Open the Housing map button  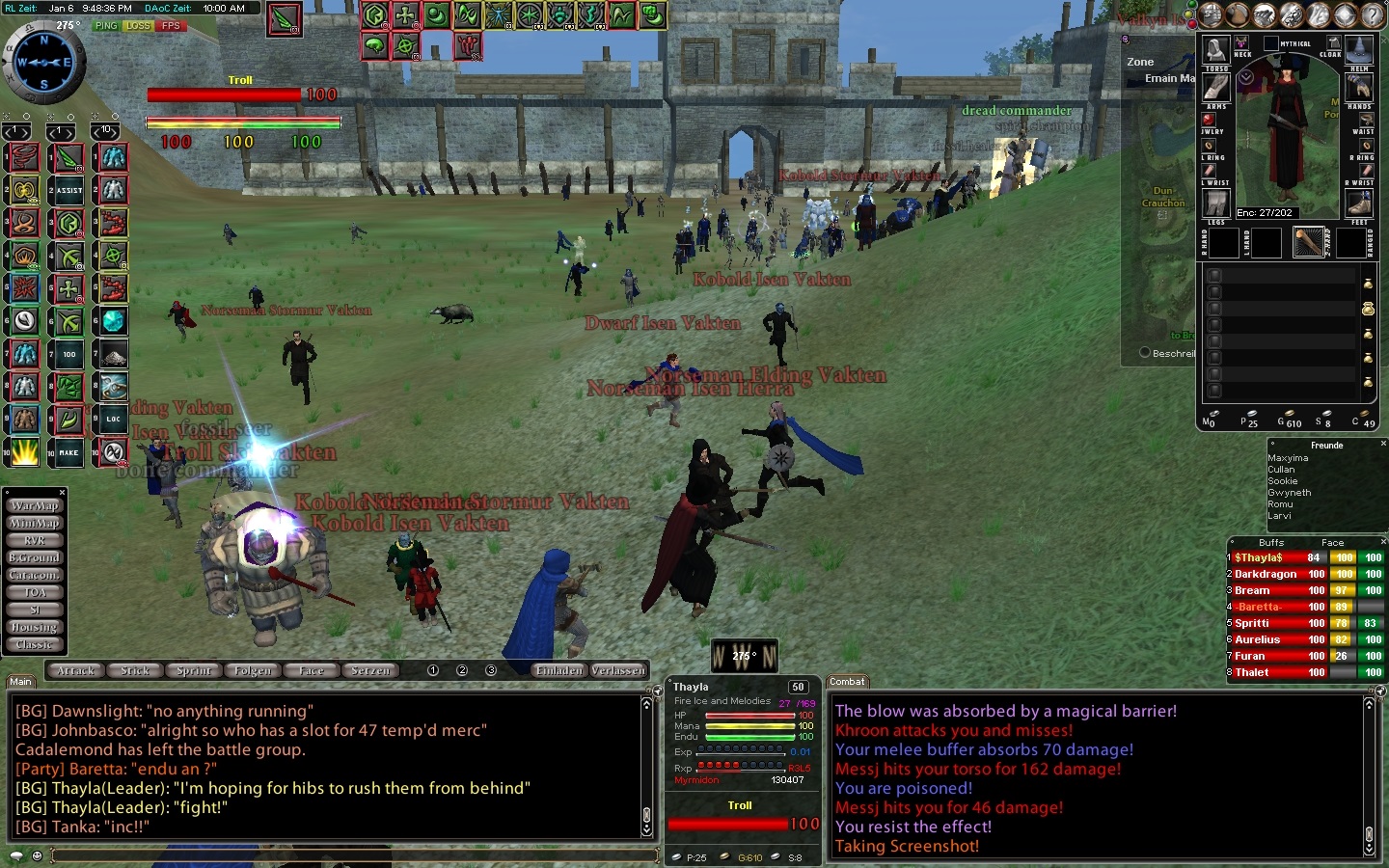(x=35, y=627)
